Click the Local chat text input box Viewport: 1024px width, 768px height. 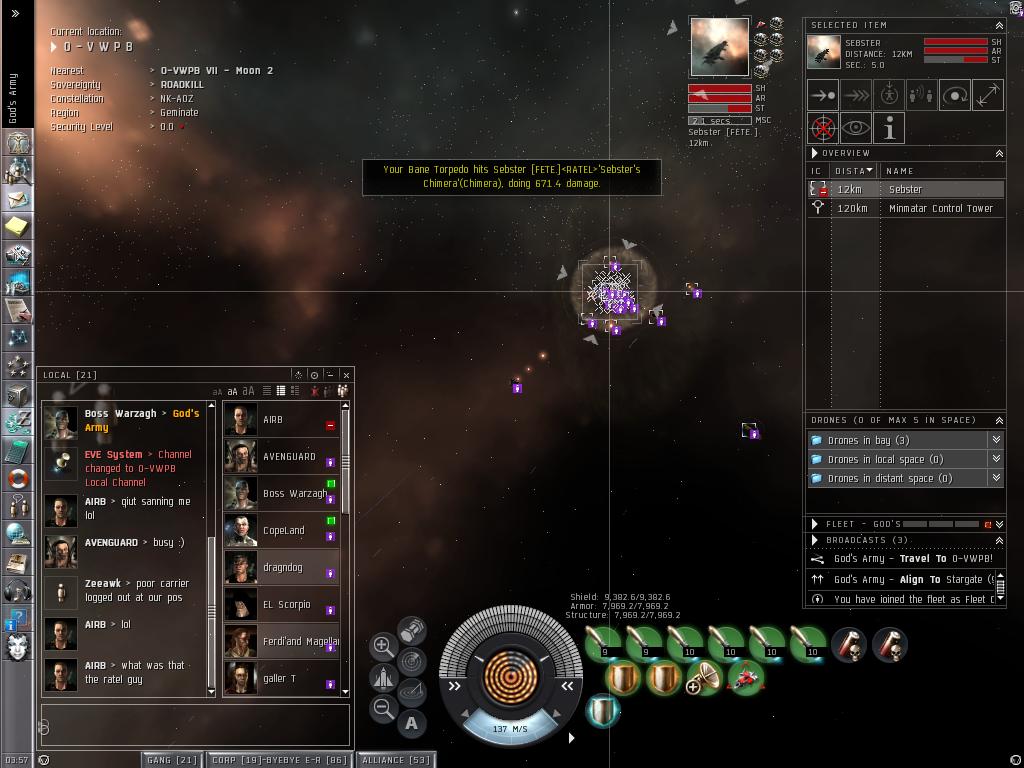(195, 724)
